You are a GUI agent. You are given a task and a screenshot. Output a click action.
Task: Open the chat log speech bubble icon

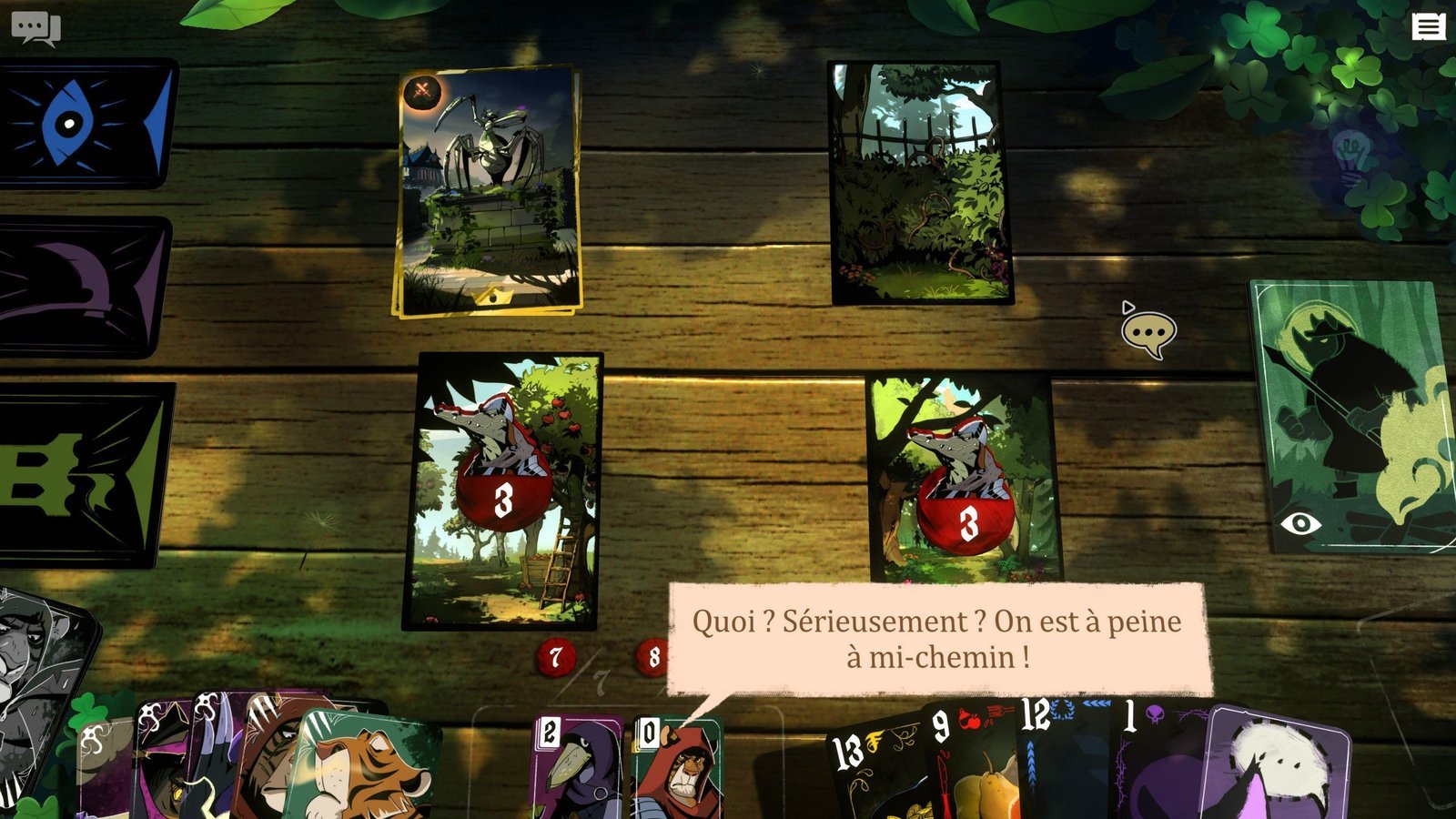[x=35, y=28]
